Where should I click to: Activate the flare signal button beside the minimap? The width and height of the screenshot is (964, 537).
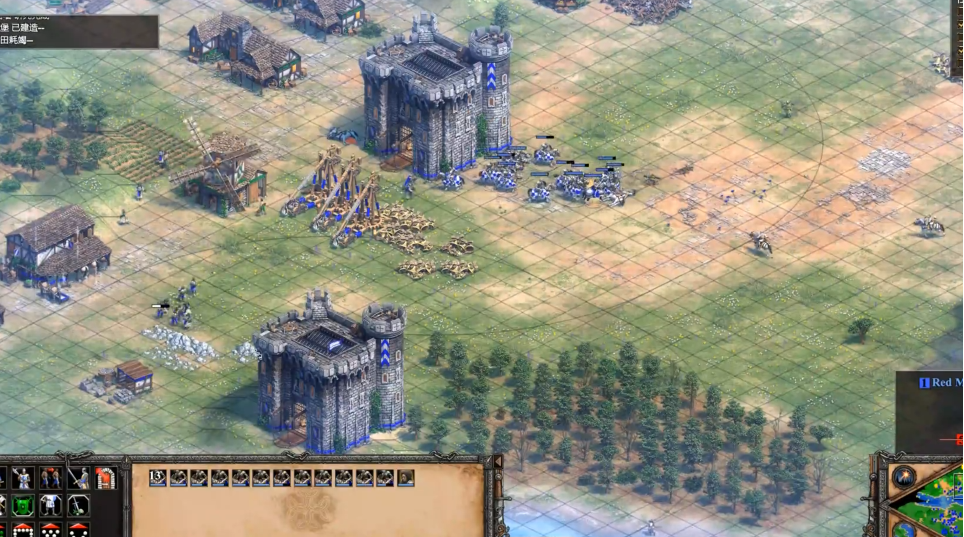(903, 477)
